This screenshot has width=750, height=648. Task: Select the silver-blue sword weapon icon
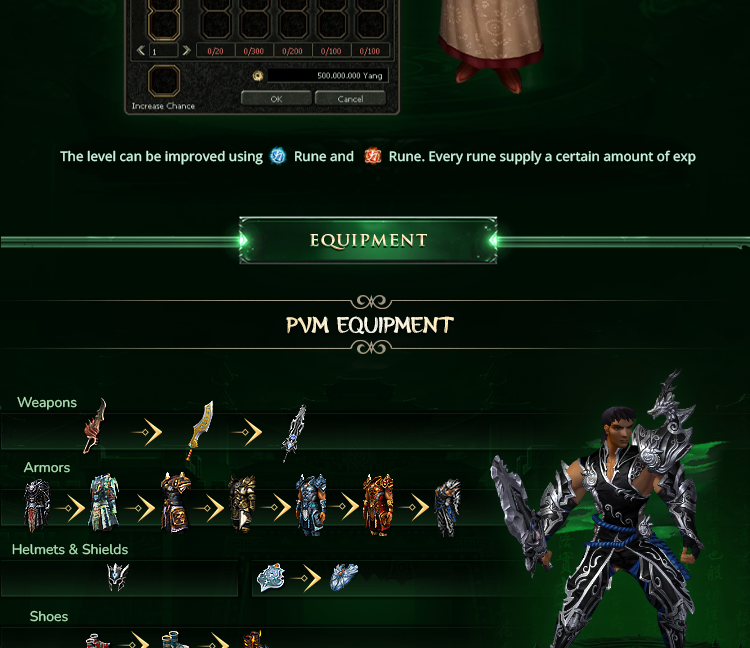click(294, 432)
